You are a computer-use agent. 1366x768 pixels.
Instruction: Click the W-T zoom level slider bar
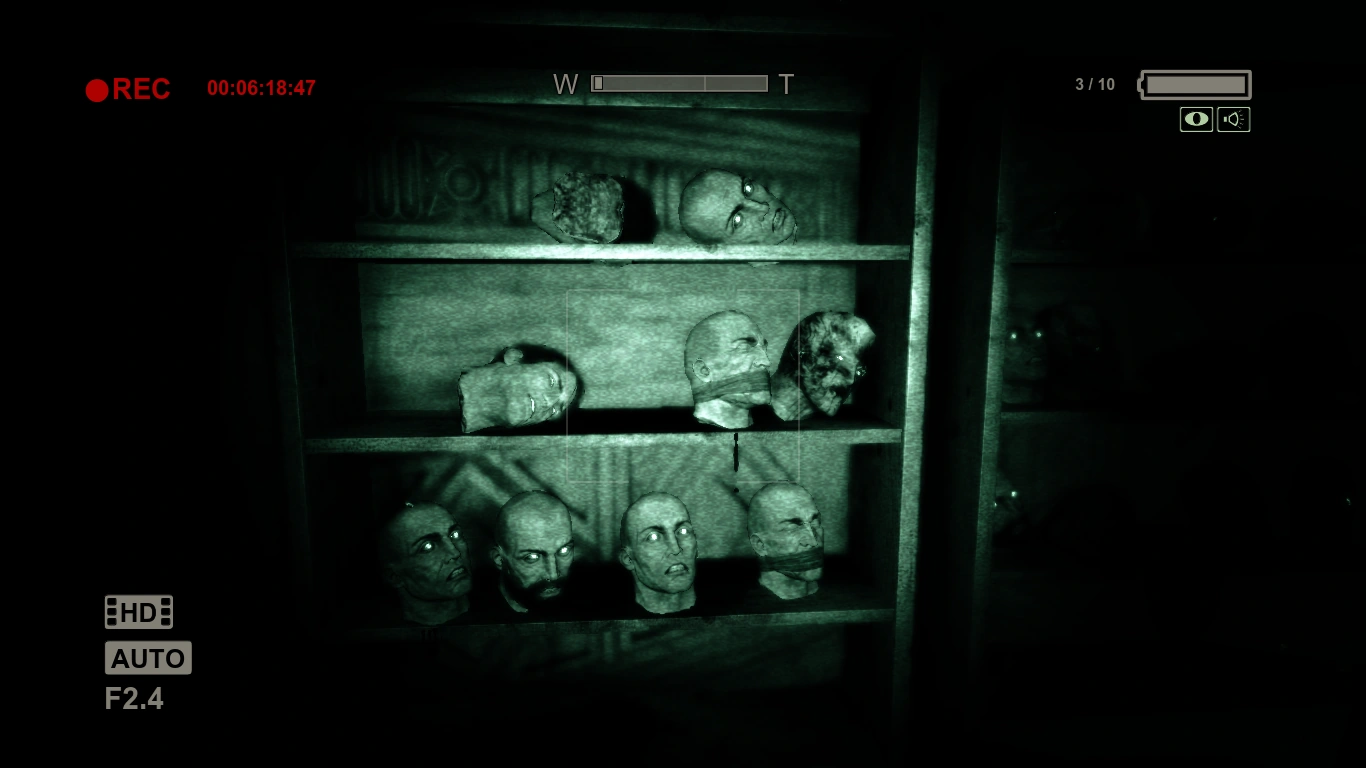tap(678, 82)
